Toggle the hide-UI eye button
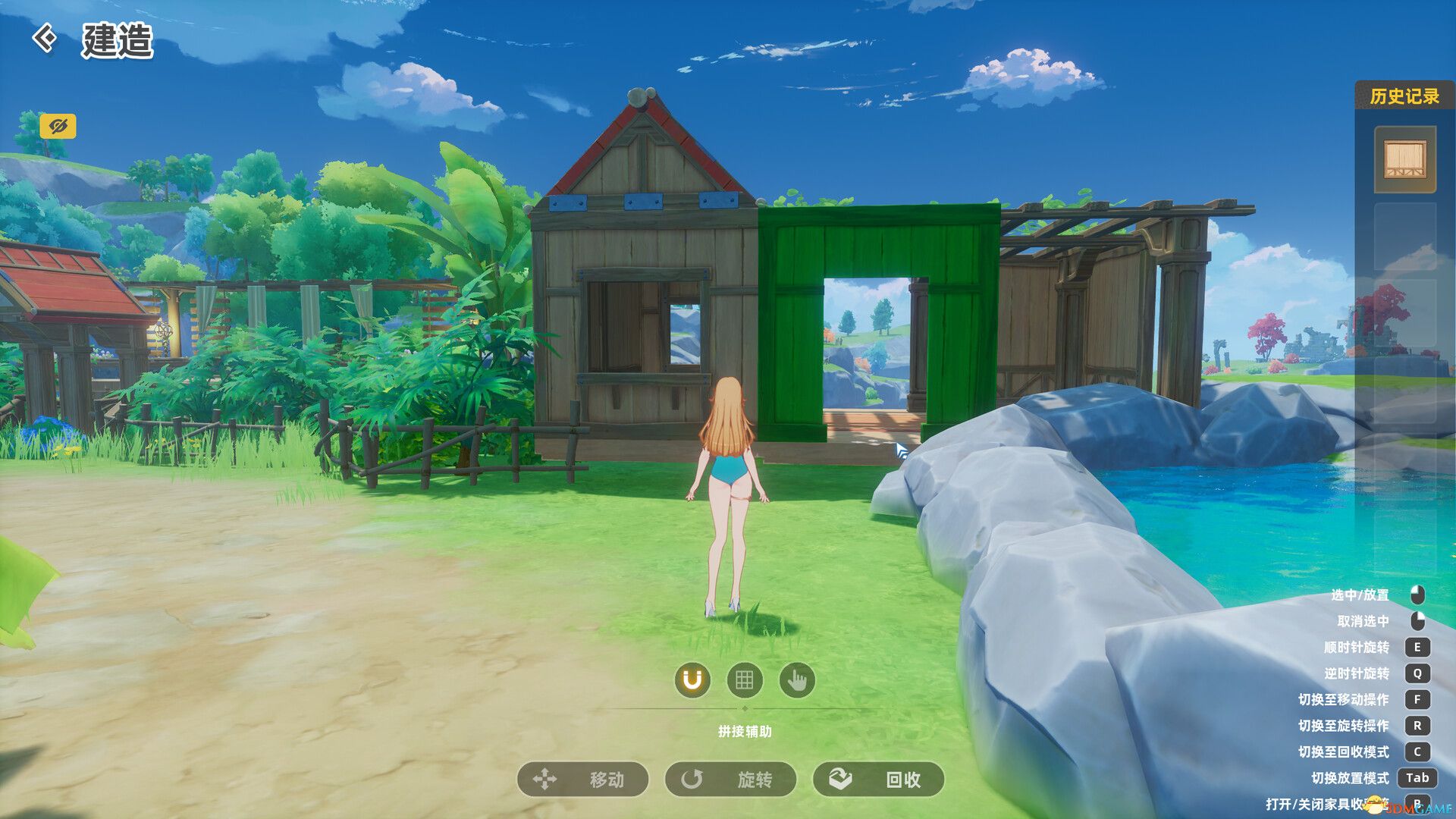Viewport: 1456px width, 819px height. pos(60,127)
